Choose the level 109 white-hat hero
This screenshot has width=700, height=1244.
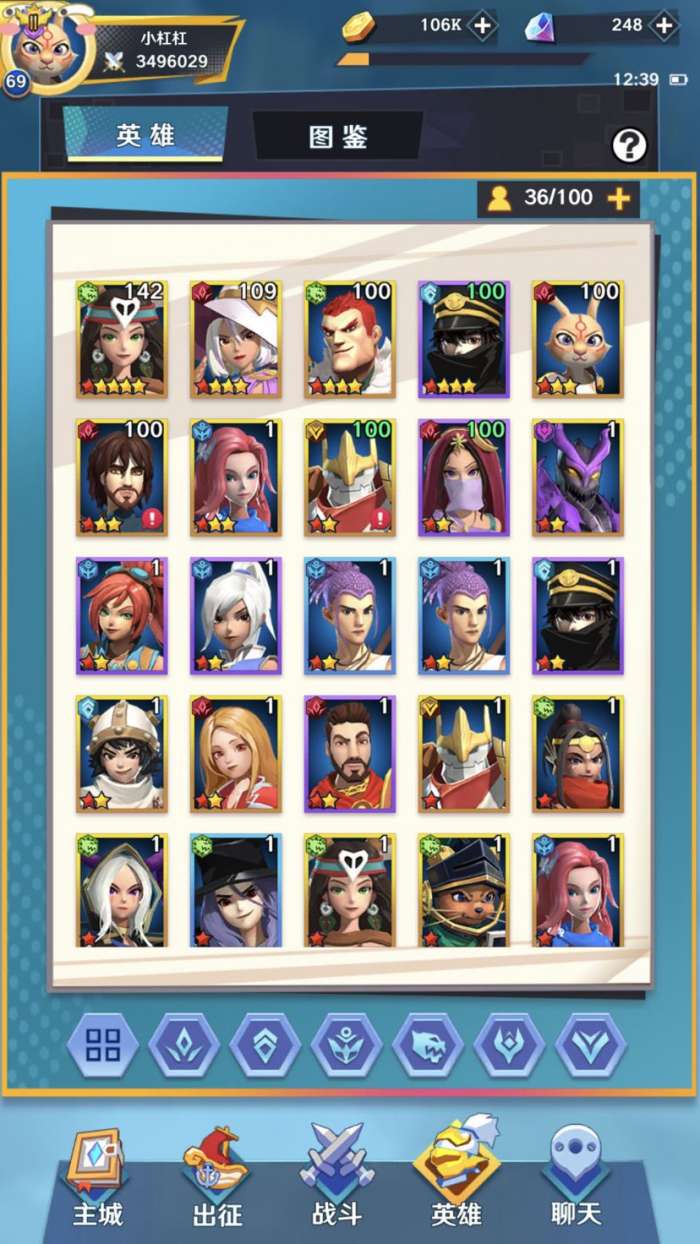(x=236, y=339)
